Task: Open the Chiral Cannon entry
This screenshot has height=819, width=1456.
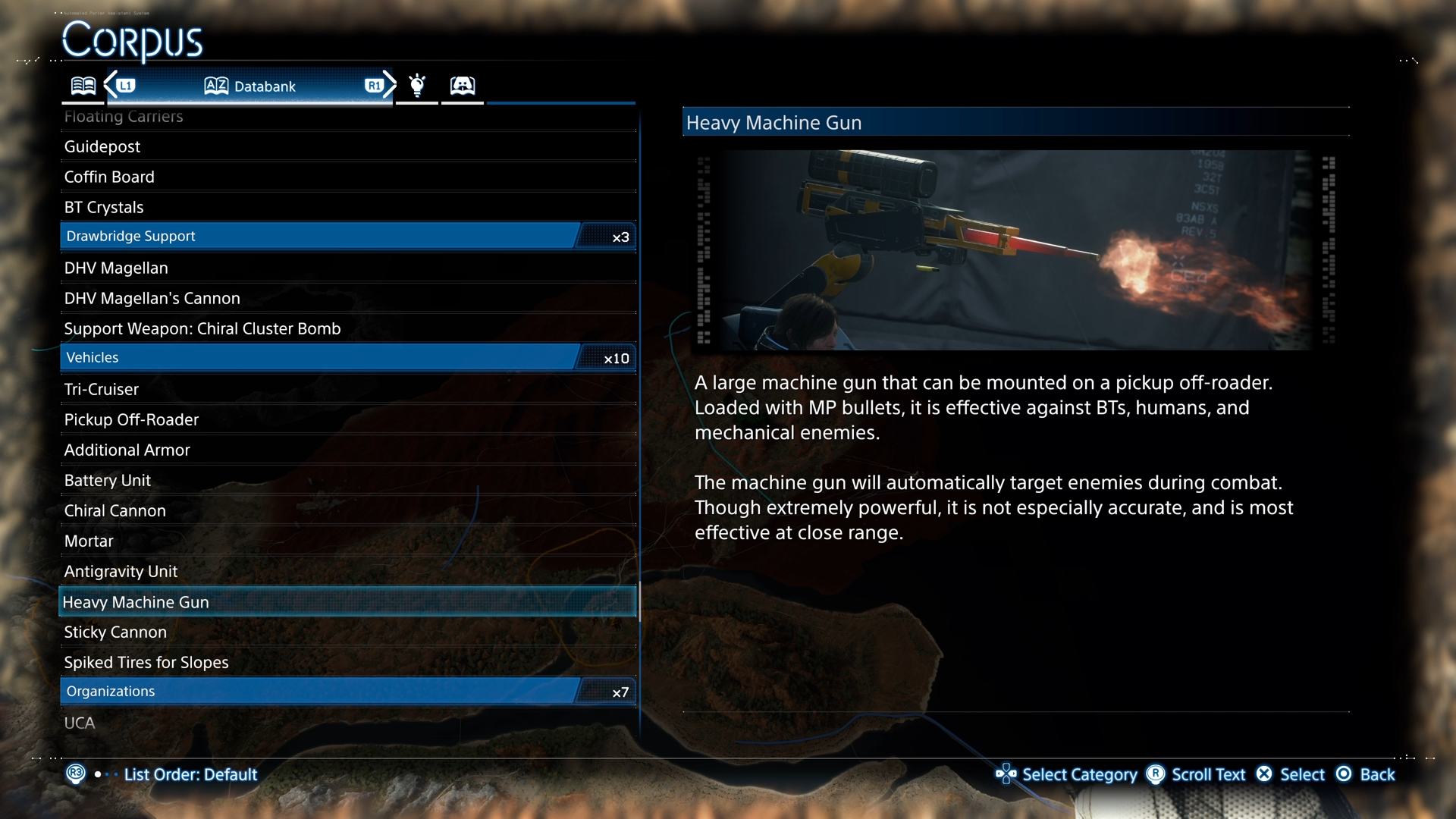Action: pos(115,510)
